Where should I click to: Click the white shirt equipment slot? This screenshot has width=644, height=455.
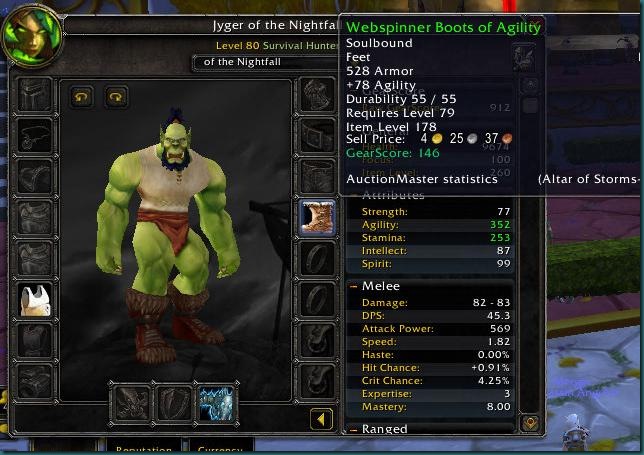pos(35,299)
